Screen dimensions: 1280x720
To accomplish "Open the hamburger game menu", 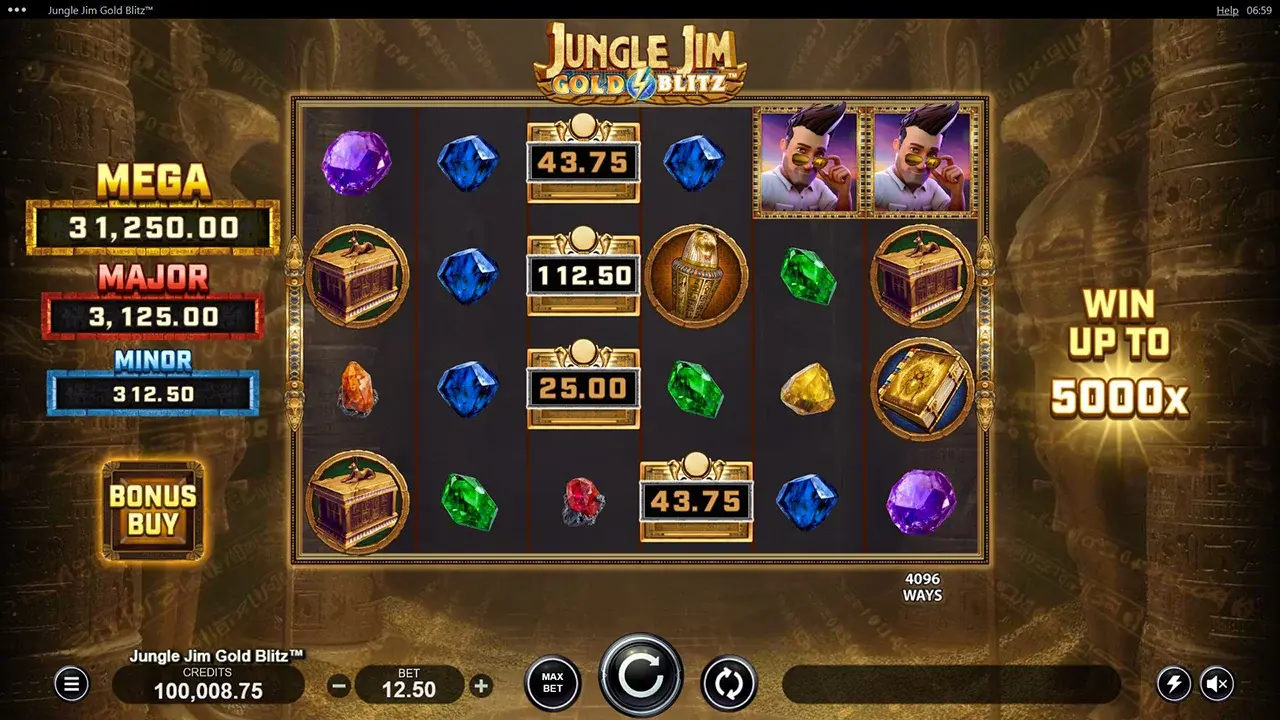I will point(71,684).
